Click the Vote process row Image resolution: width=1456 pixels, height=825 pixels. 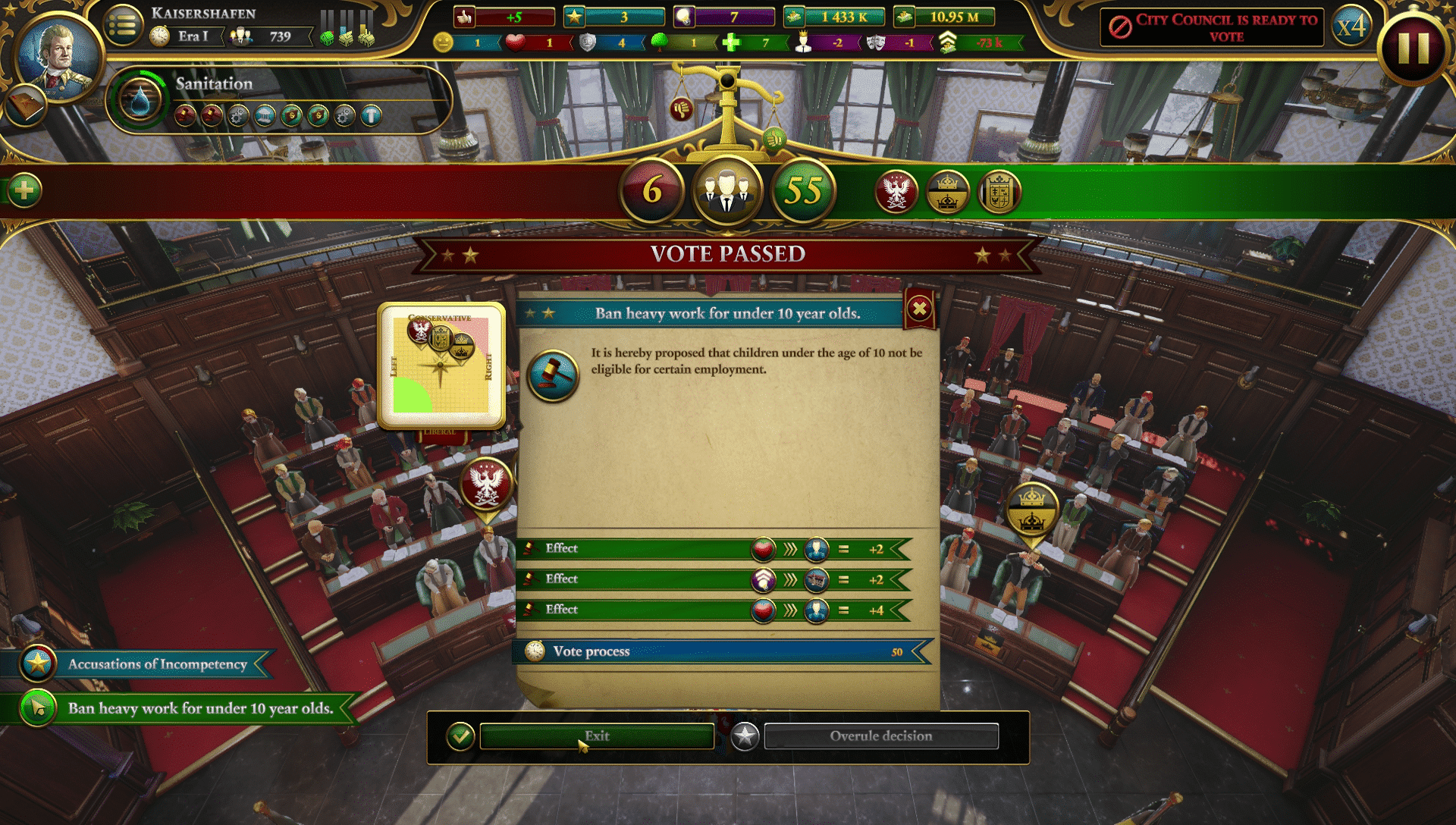pos(720,651)
